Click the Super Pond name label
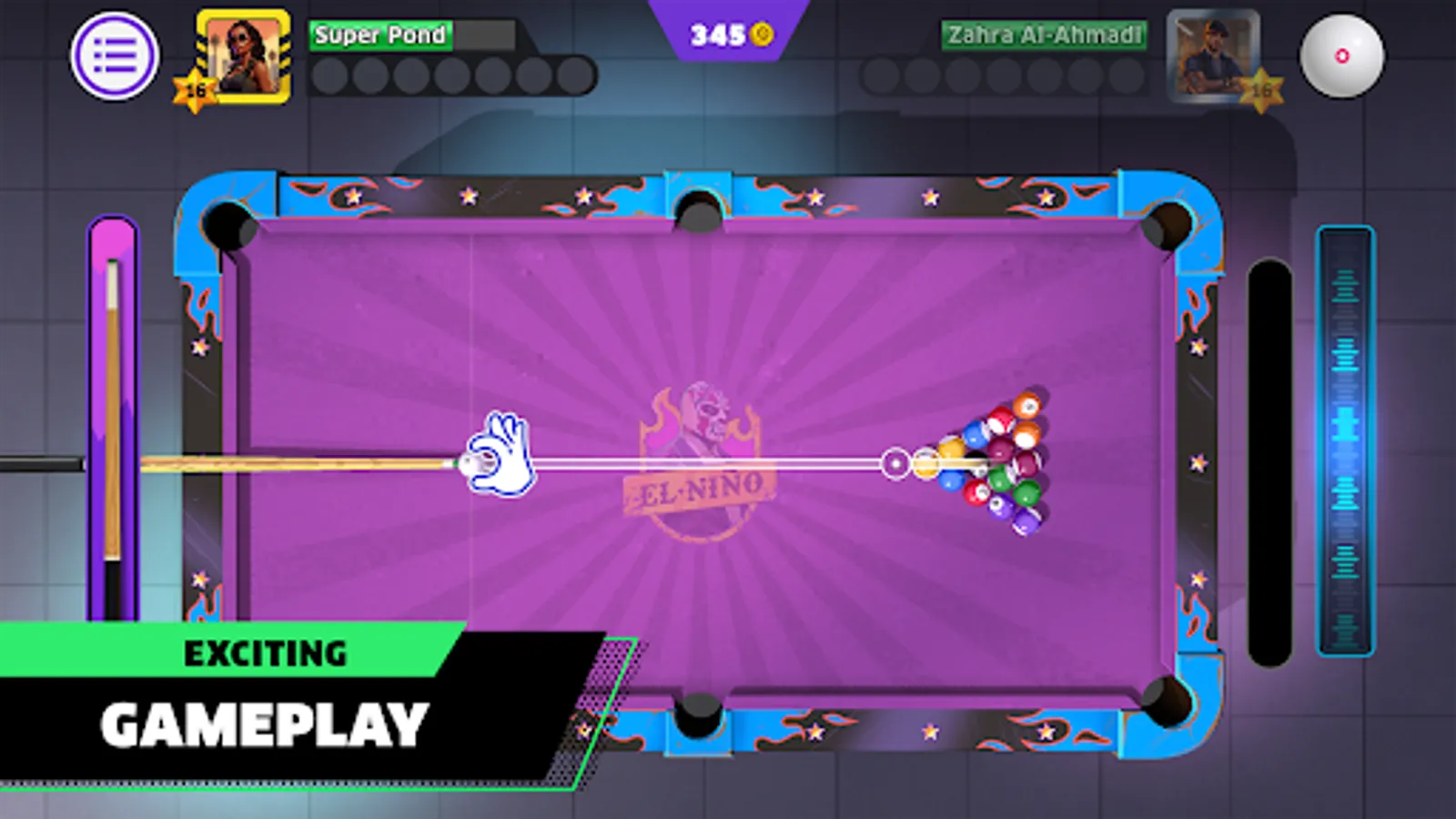 click(379, 36)
